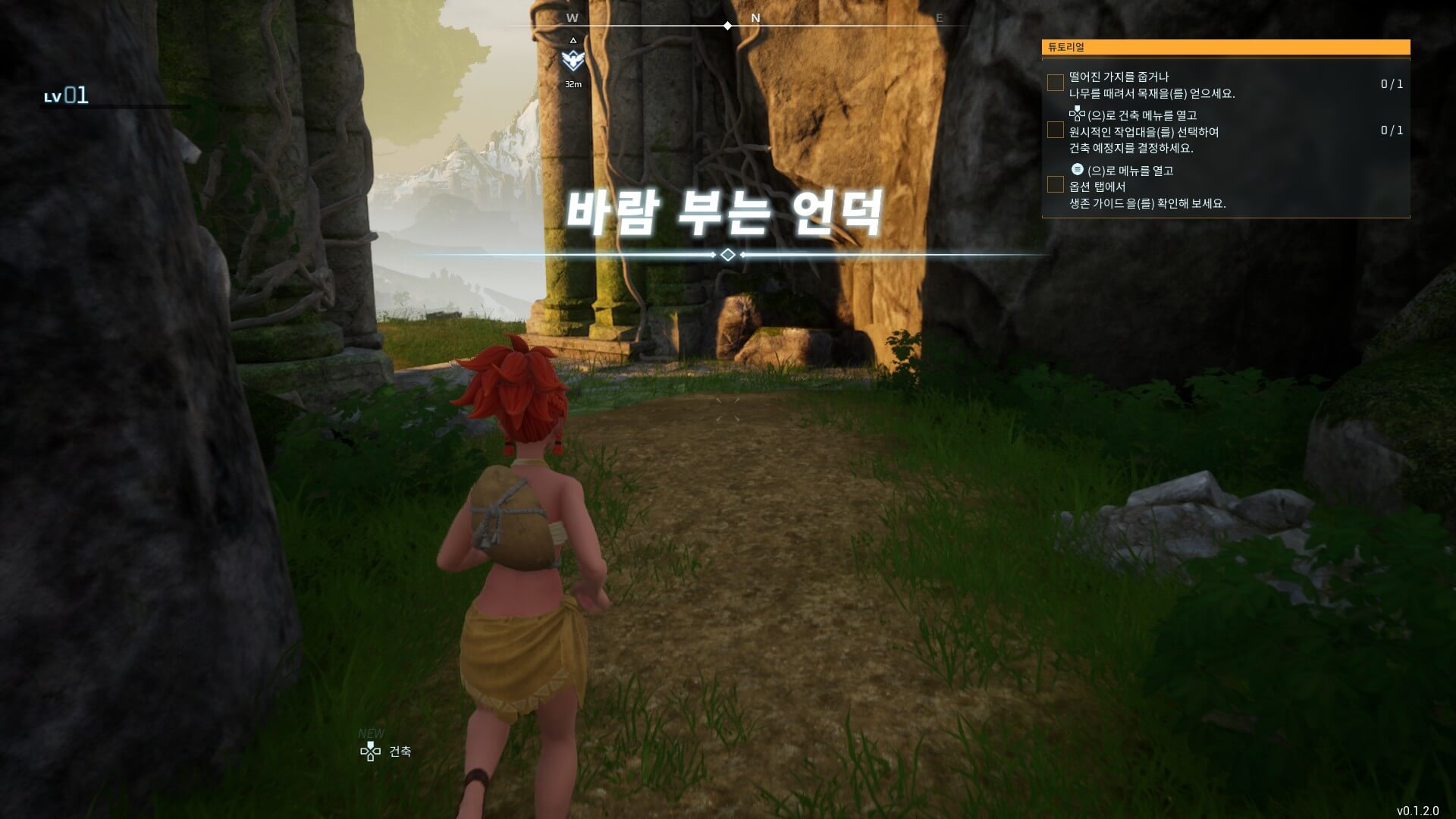Viewport: 1456px width, 819px height.
Task: Click the experience bar under LV01
Action: [114, 107]
